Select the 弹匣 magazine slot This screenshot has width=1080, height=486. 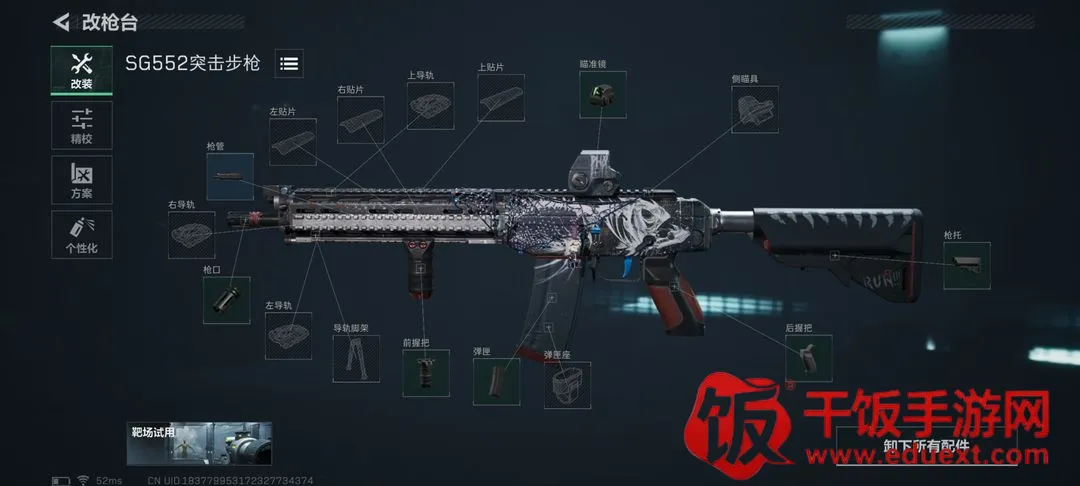[x=496, y=381]
